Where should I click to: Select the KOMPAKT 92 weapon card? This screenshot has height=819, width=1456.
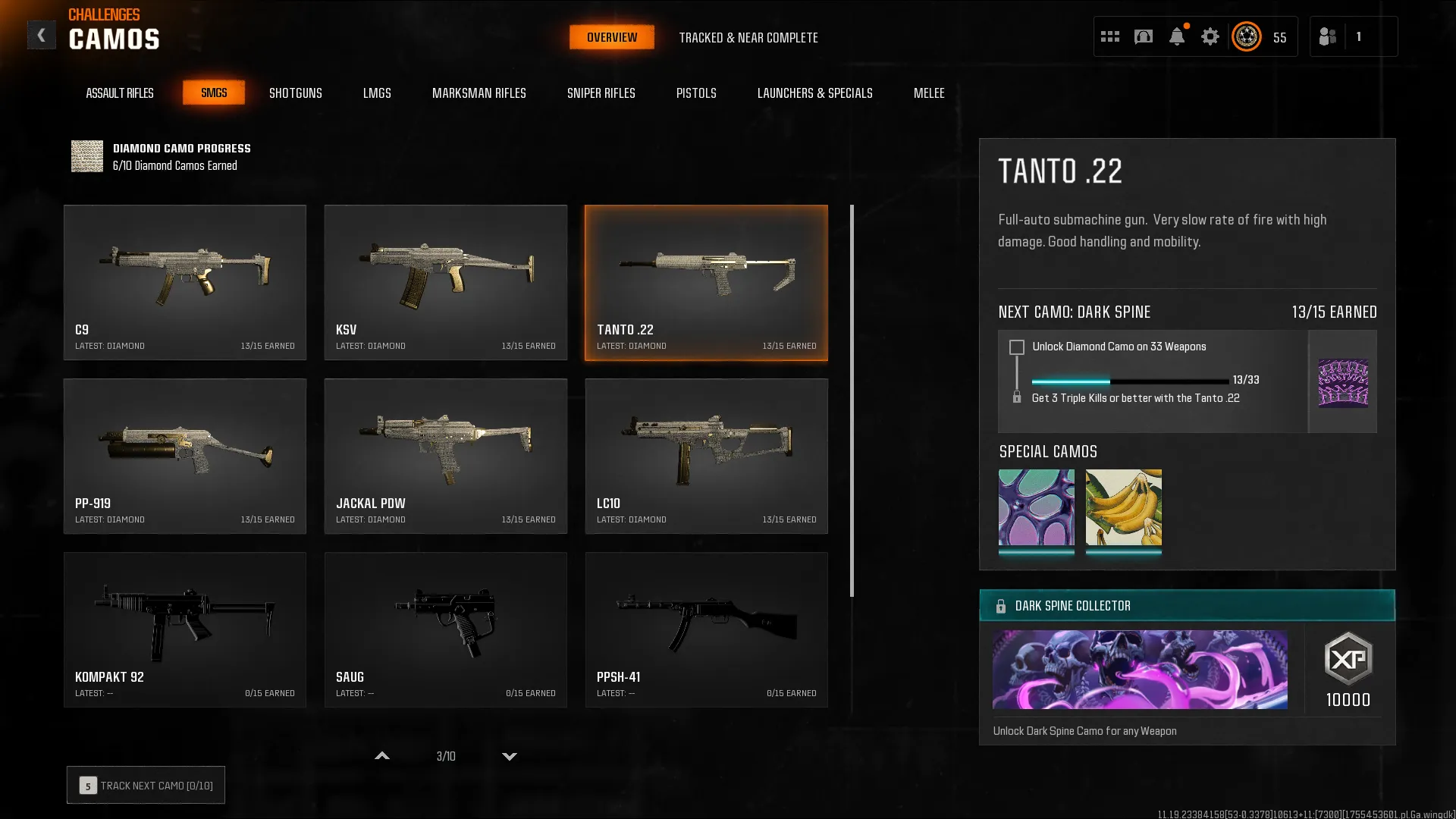click(185, 629)
